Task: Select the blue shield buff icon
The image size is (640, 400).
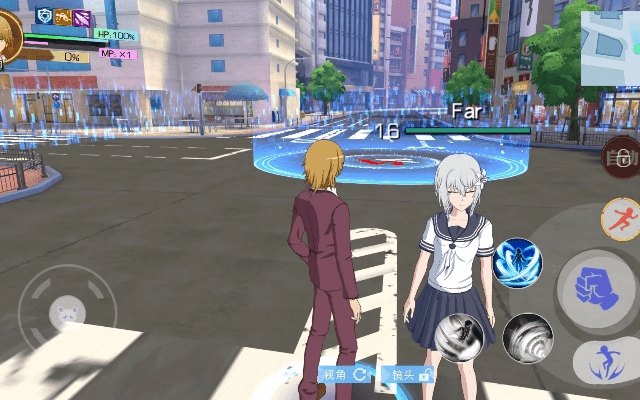Action: pos(45,16)
